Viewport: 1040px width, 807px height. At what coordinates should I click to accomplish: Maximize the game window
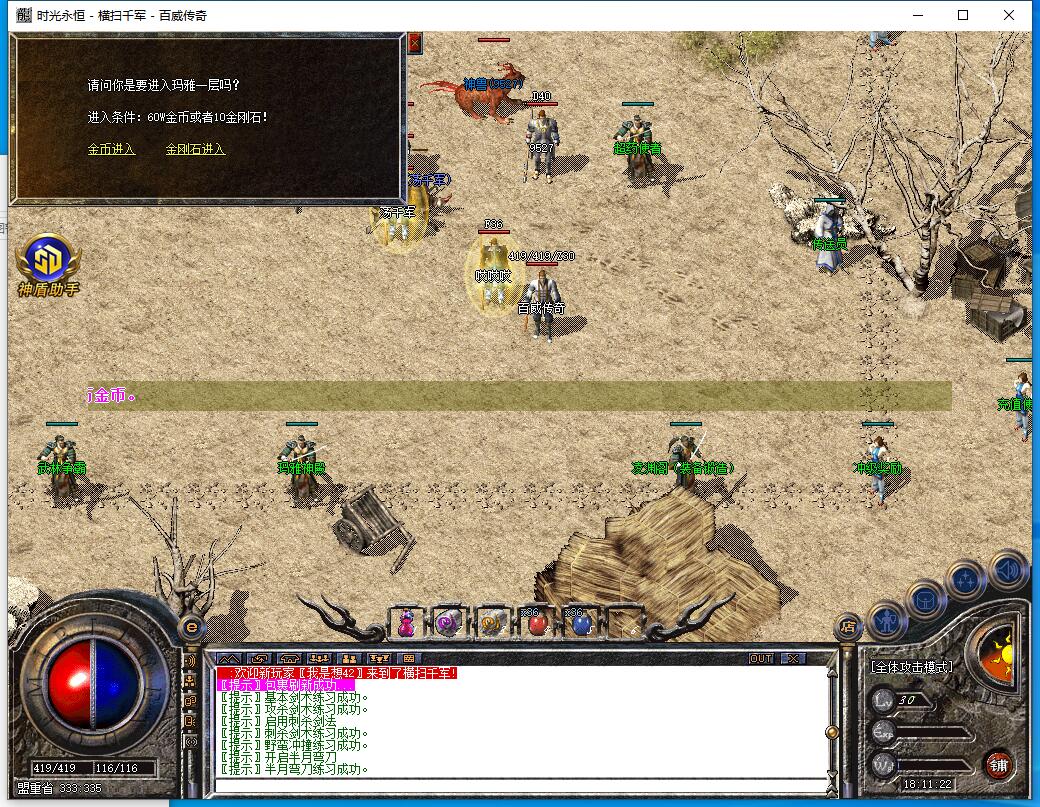pyautogui.click(x=963, y=15)
